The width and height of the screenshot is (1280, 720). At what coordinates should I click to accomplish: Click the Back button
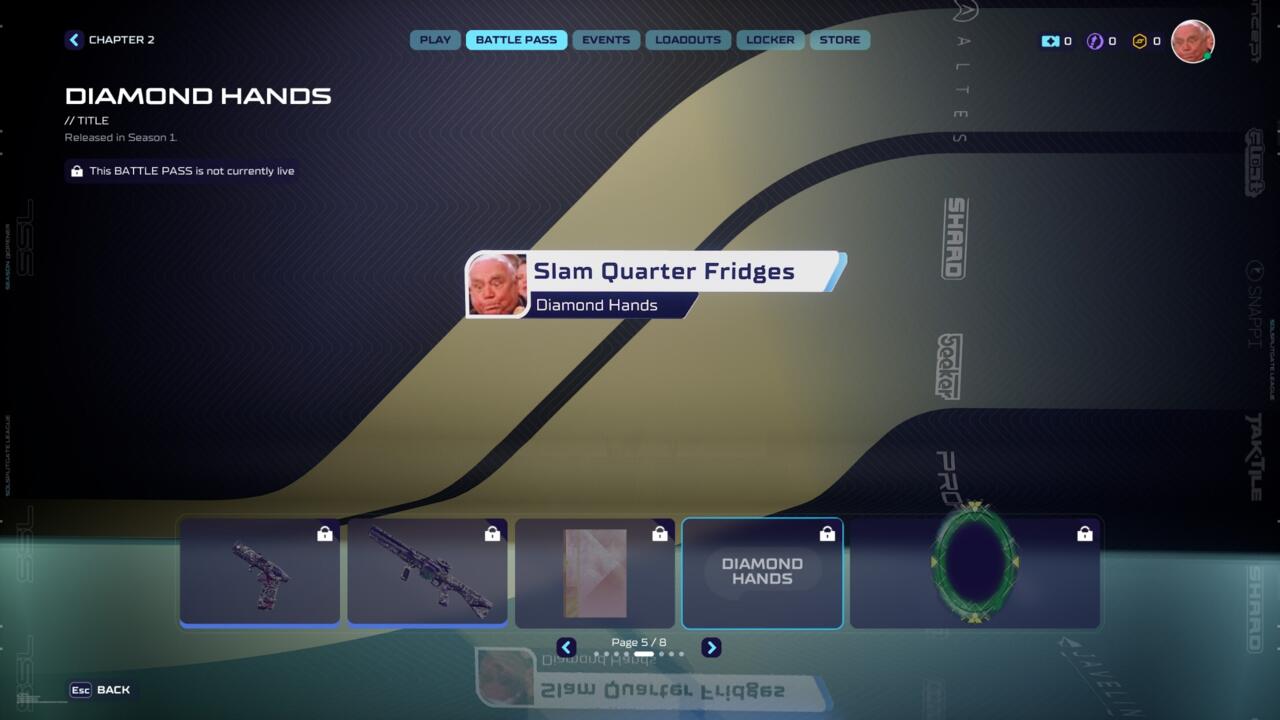[101, 690]
